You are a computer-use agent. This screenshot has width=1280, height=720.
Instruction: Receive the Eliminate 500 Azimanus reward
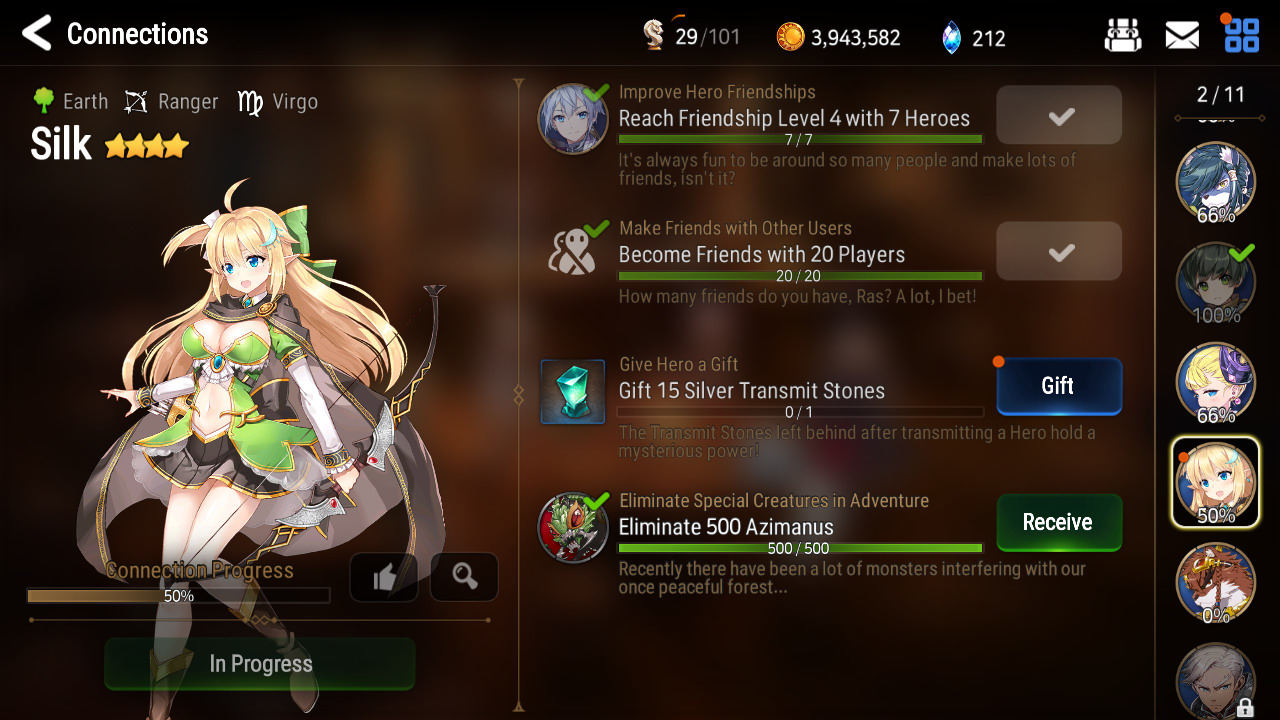pyautogui.click(x=1059, y=522)
